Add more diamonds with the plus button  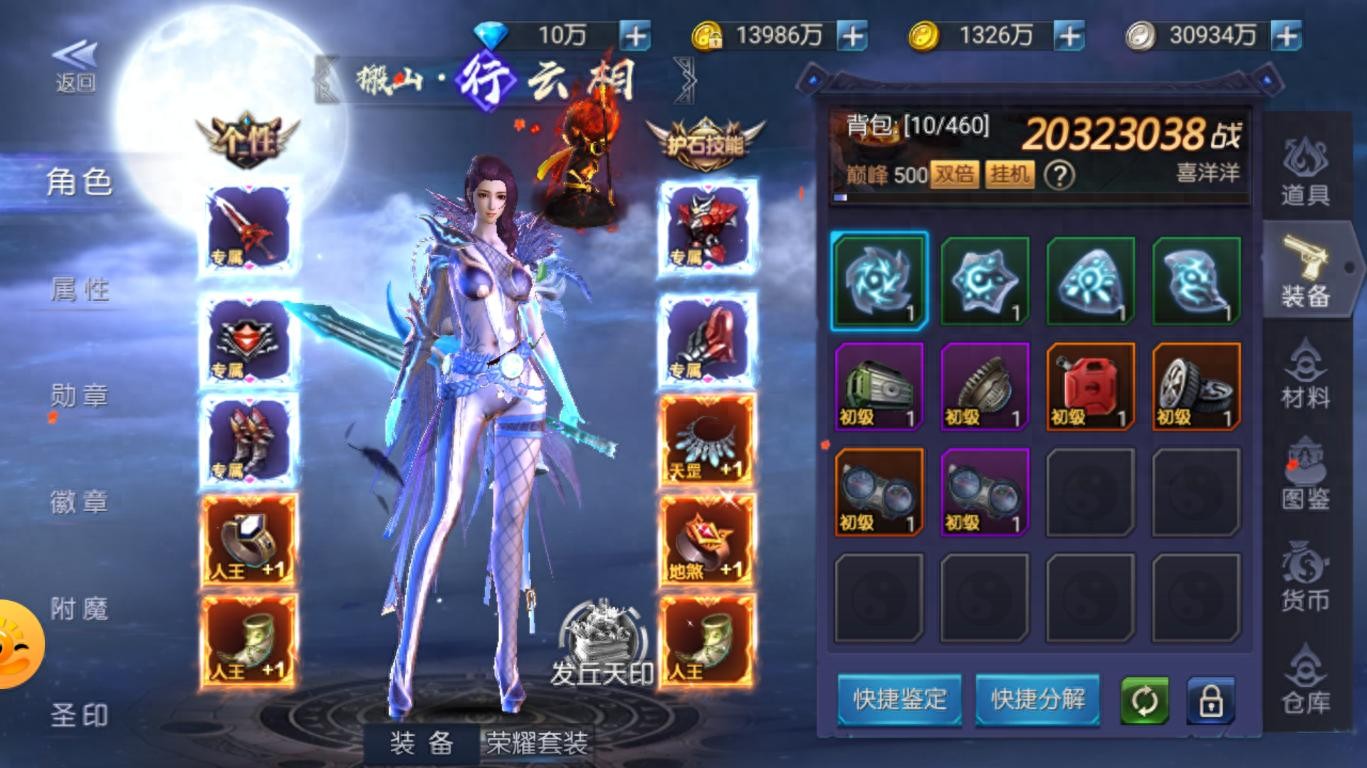tap(635, 36)
